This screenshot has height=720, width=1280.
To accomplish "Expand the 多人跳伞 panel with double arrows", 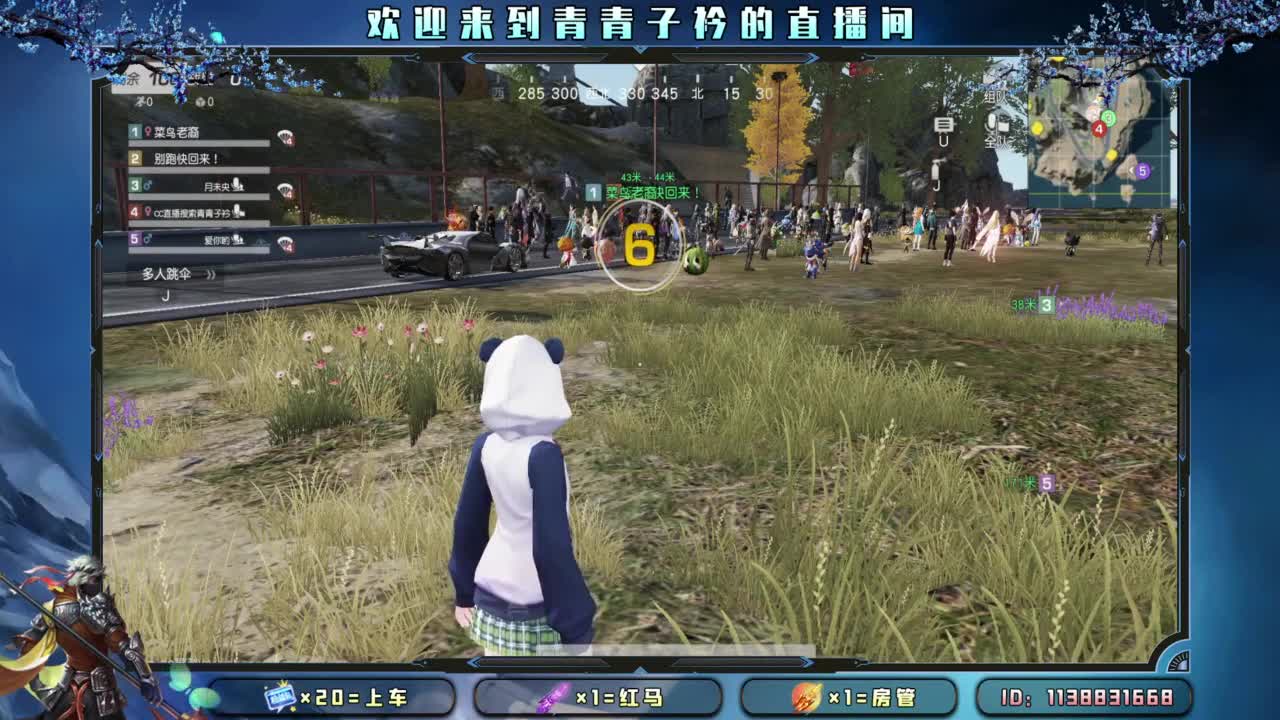I will click(209, 274).
